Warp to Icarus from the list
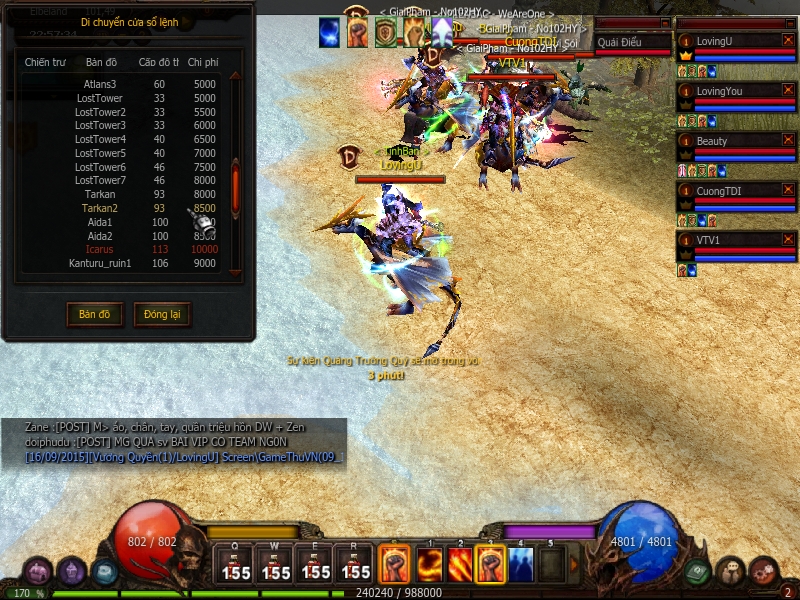The image size is (800, 600). click(x=100, y=249)
